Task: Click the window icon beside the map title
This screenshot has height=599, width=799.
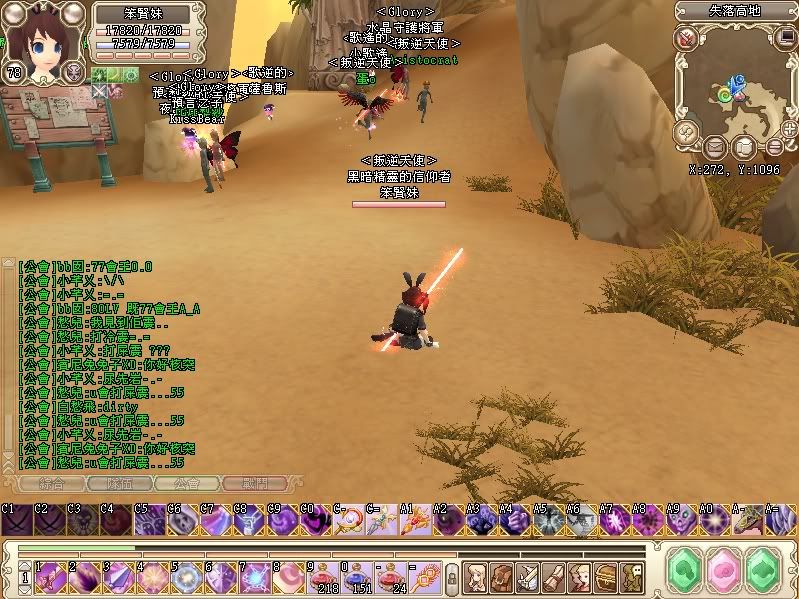Action: 784,38
